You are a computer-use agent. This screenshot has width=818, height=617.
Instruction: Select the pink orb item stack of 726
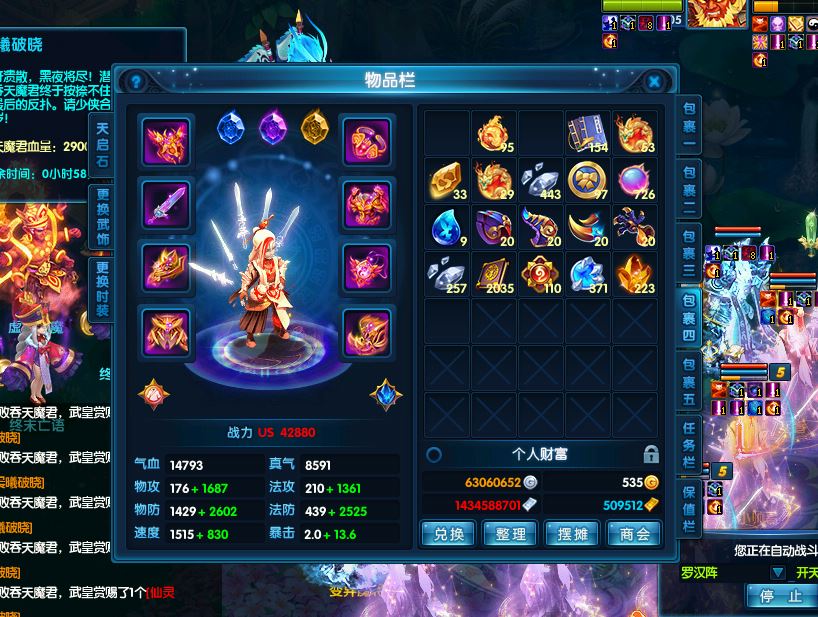(x=636, y=180)
